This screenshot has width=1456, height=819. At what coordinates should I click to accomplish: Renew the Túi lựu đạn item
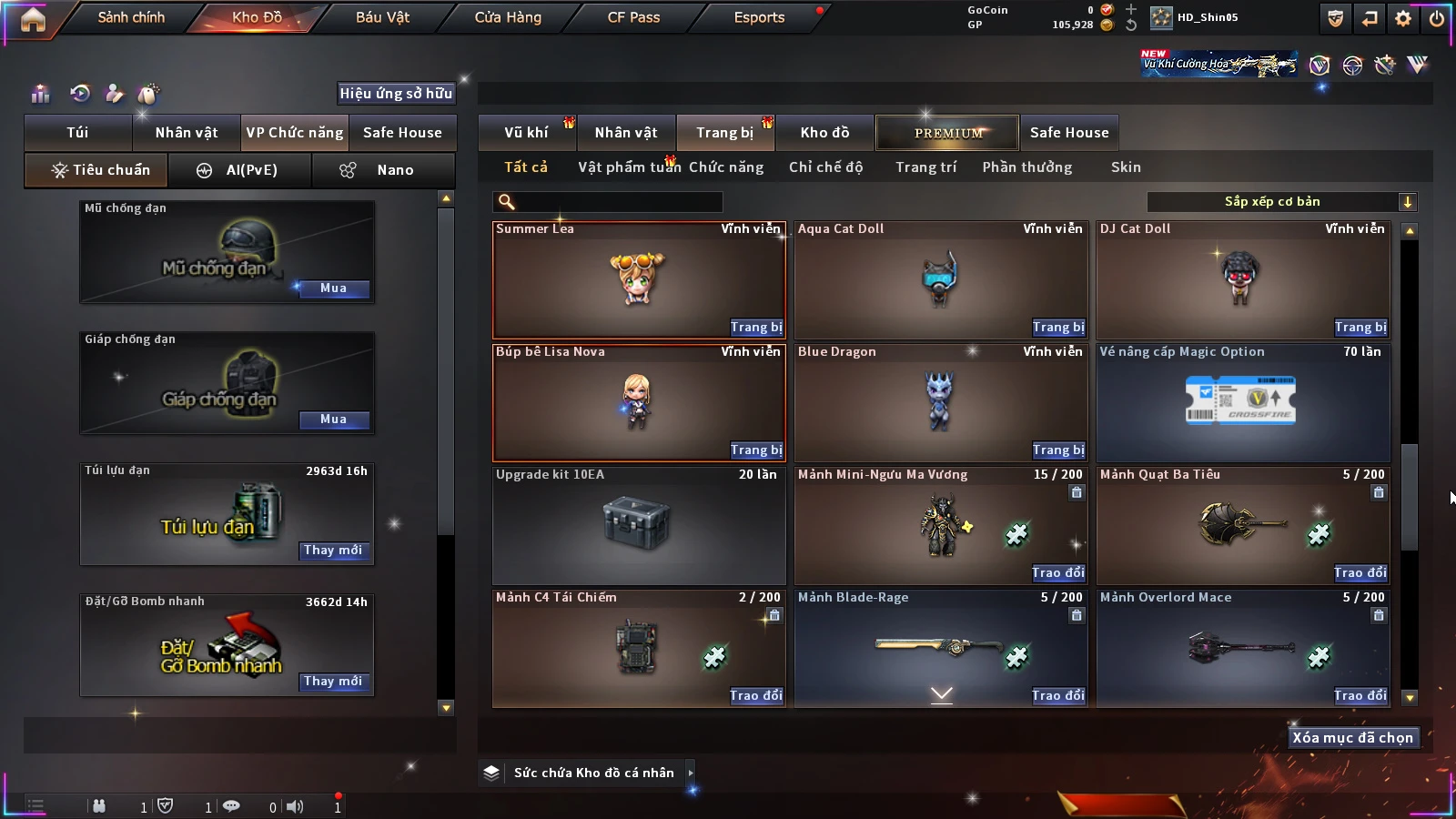pos(333,551)
